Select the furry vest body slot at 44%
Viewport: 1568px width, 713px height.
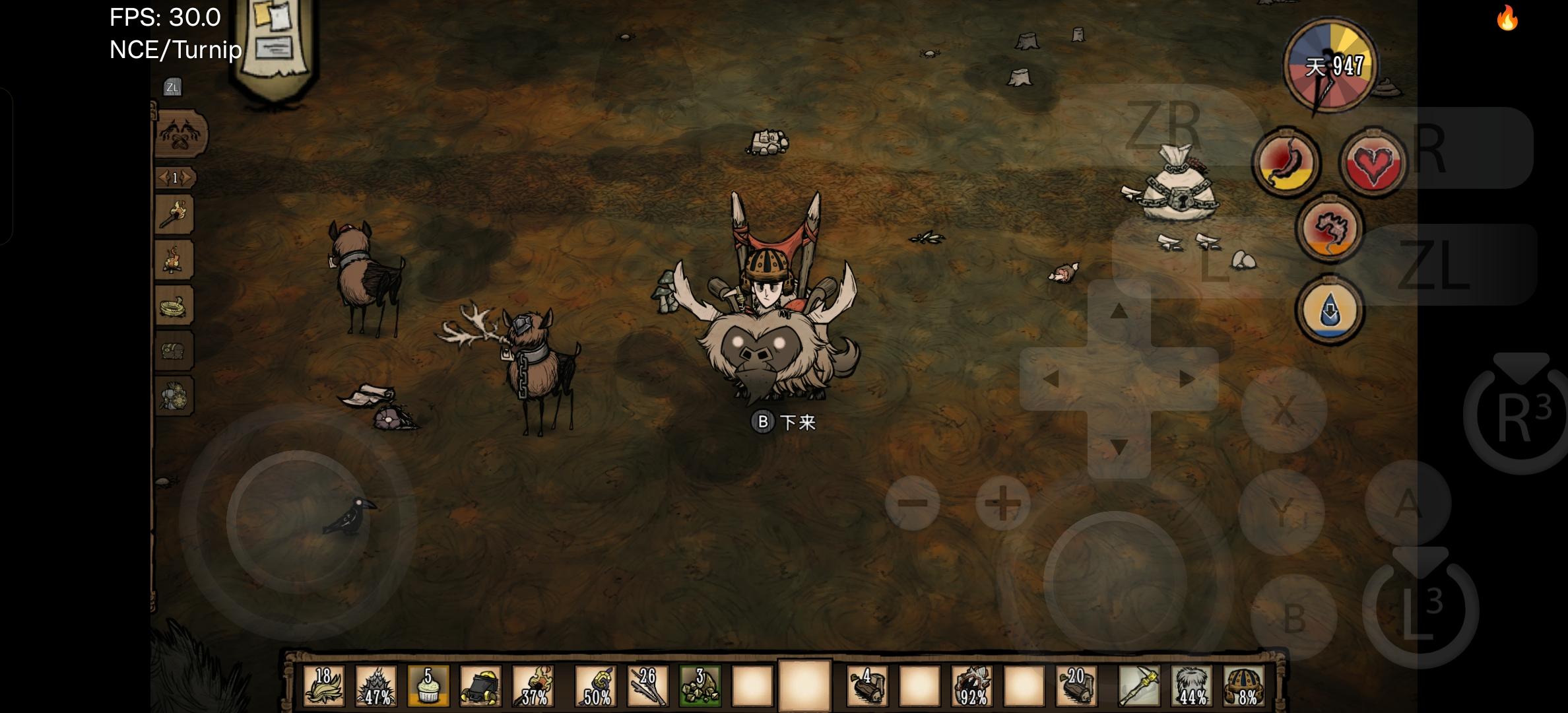click(1192, 686)
